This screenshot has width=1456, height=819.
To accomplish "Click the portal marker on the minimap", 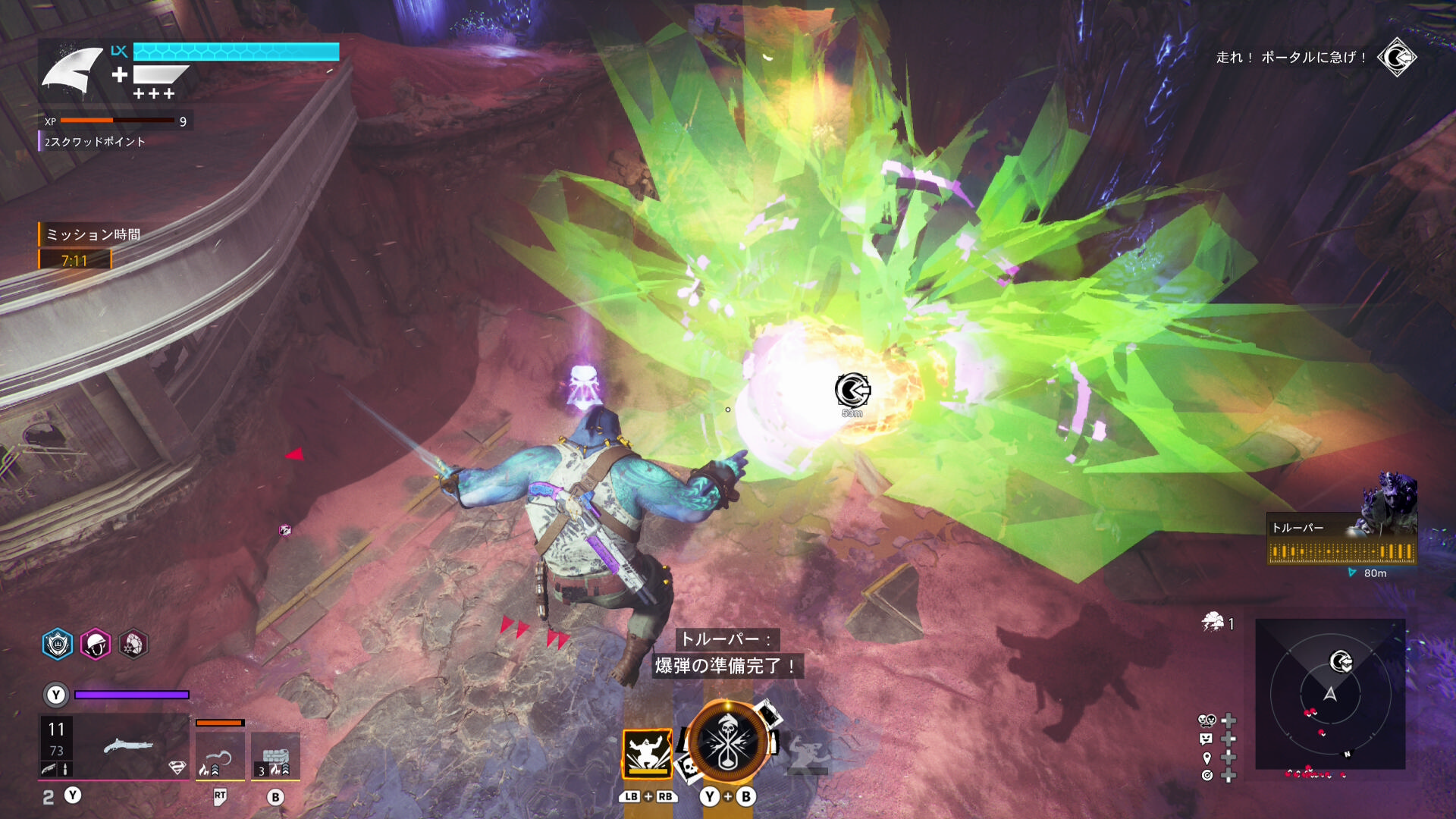I will pos(1341,661).
